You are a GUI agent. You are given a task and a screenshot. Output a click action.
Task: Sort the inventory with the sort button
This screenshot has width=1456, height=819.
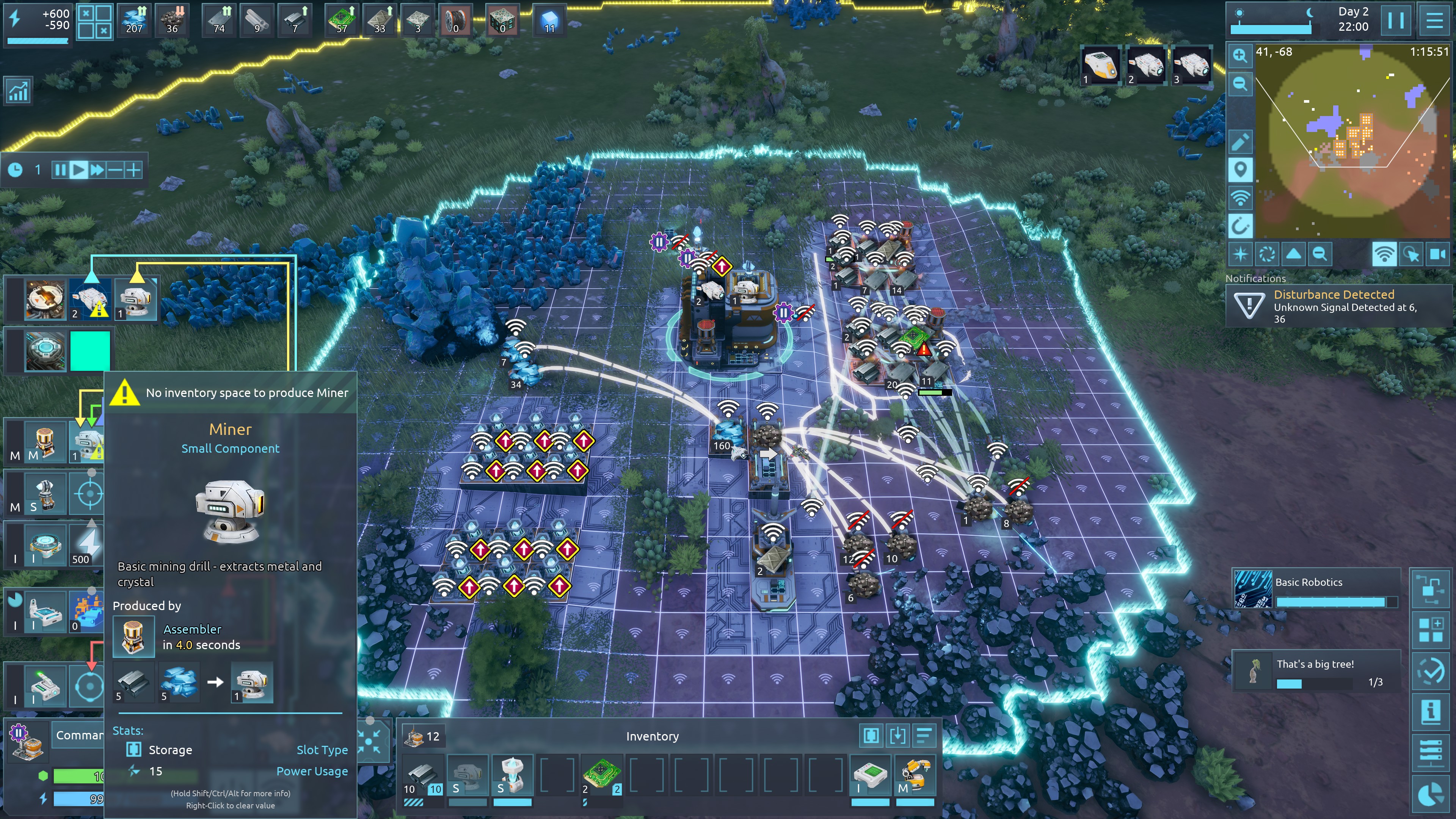coord(924,735)
